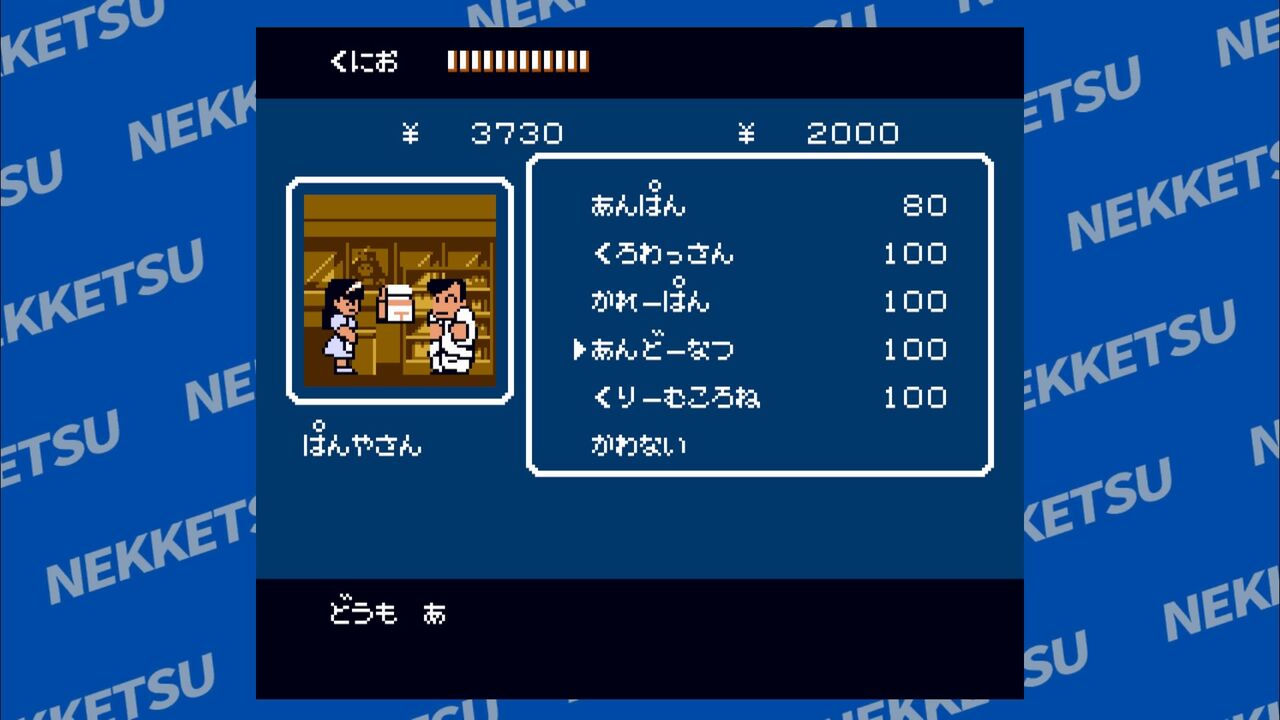This screenshot has height=720, width=1280.
Task: Click the yen symbol beside 3730
Action: [412, 133]
